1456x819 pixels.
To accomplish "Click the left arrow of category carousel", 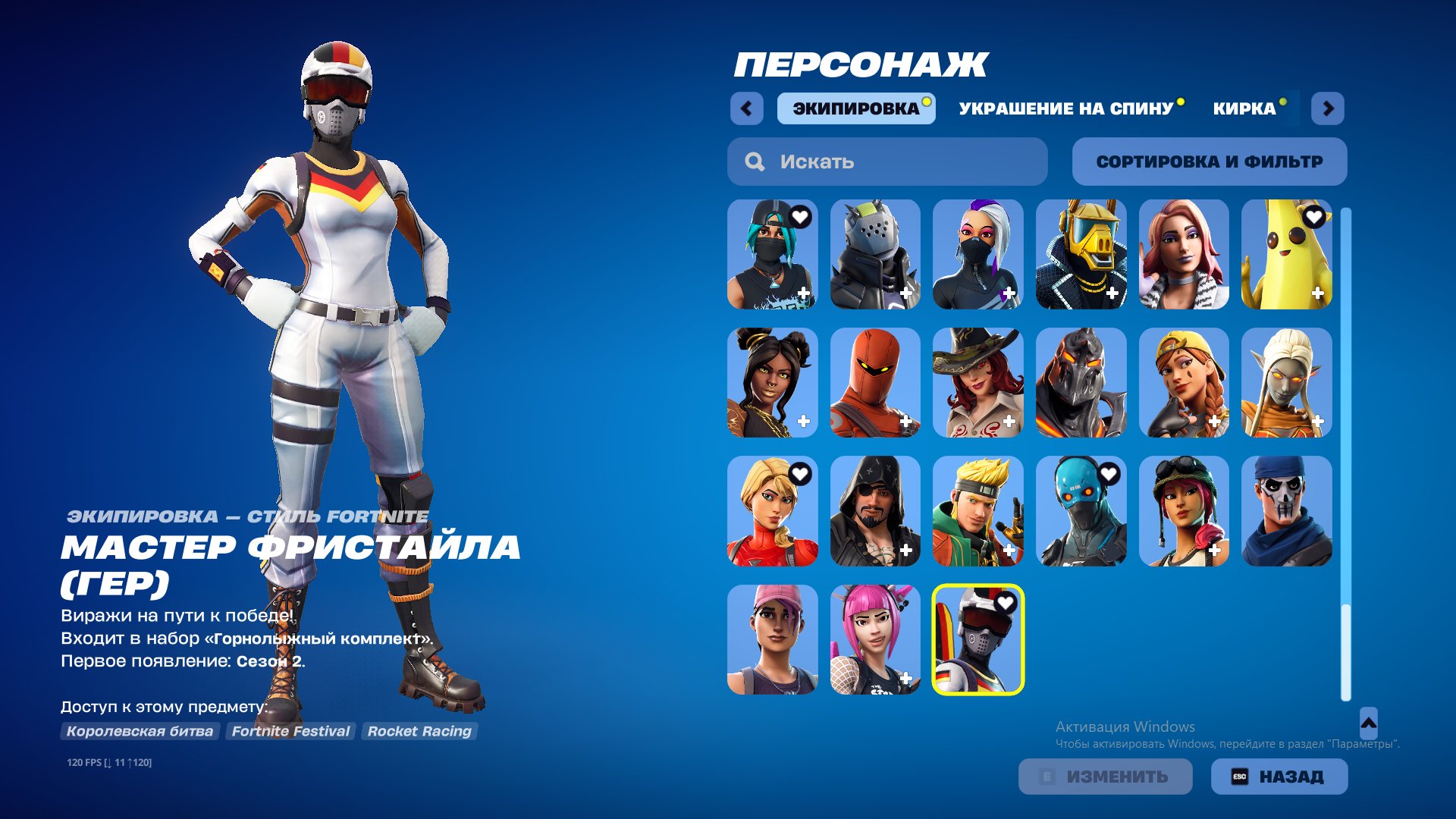I will pos(748,108).
